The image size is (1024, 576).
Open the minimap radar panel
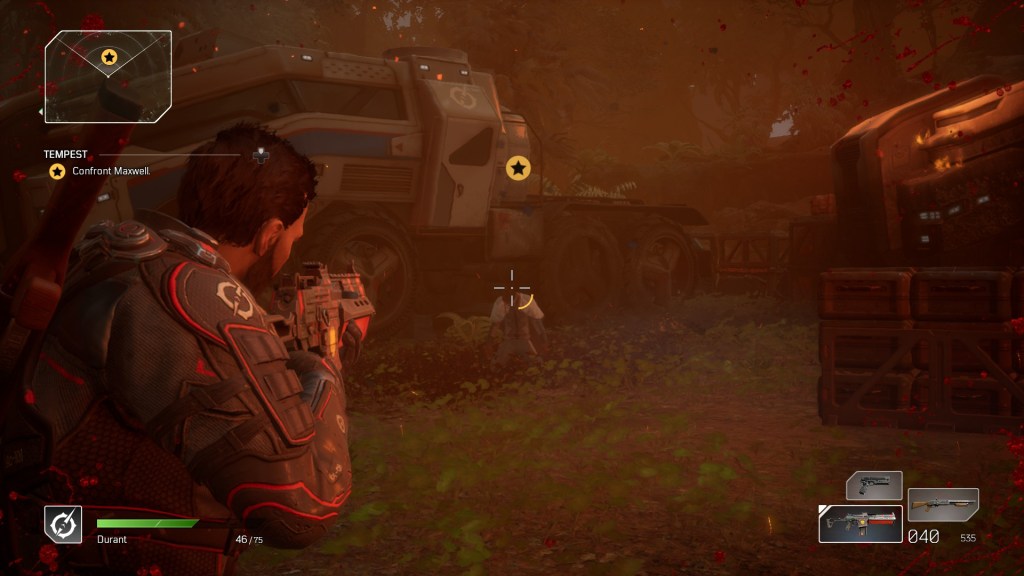108,76
